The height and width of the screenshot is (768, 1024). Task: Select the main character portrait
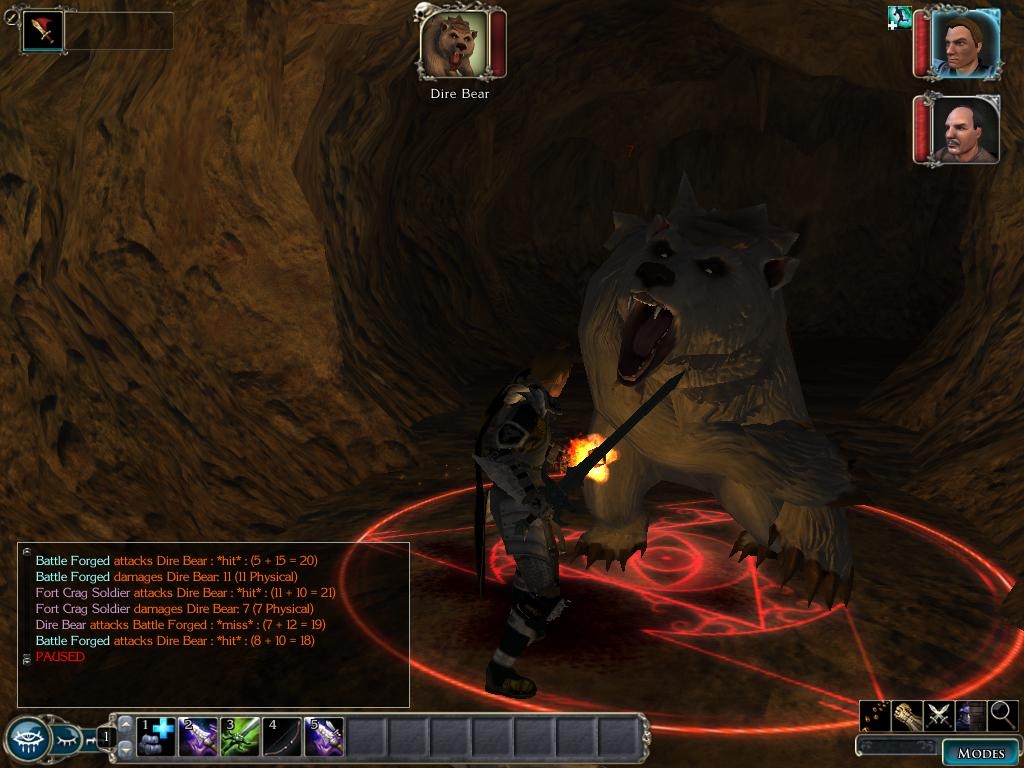click(964, 44)
